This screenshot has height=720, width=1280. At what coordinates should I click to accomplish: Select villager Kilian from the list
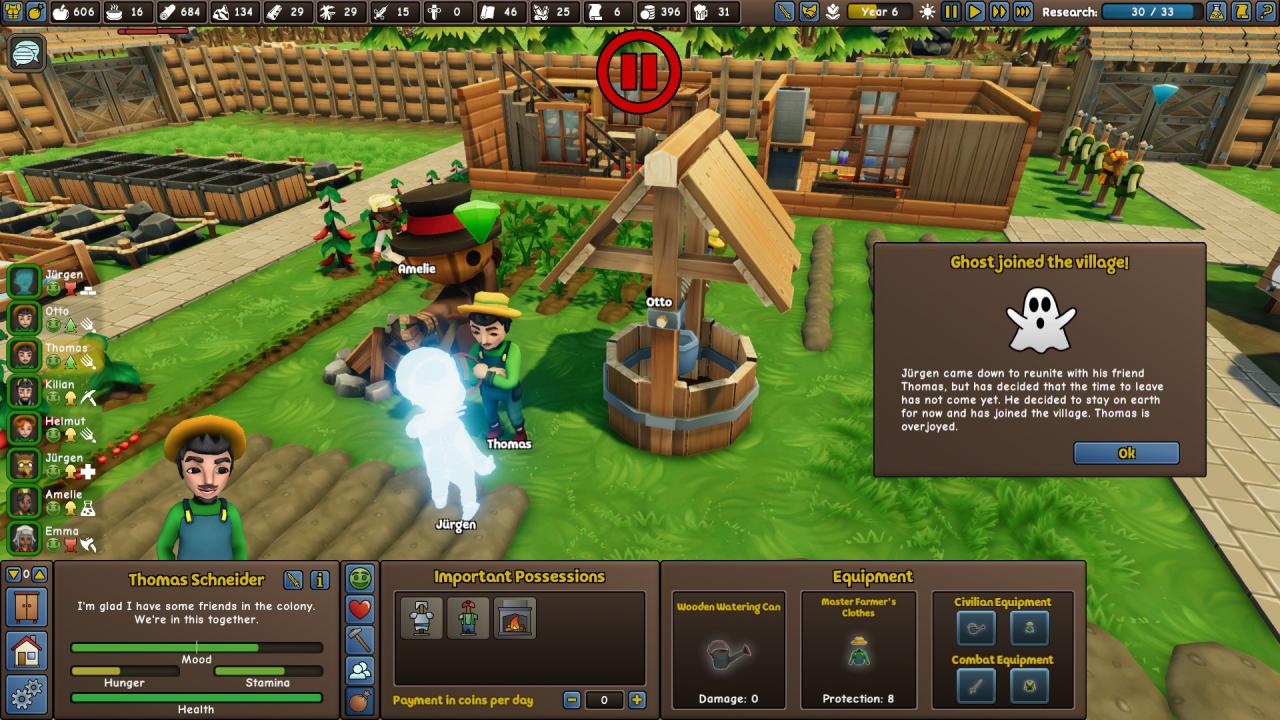pyautogui.click(x=24, y=392)
